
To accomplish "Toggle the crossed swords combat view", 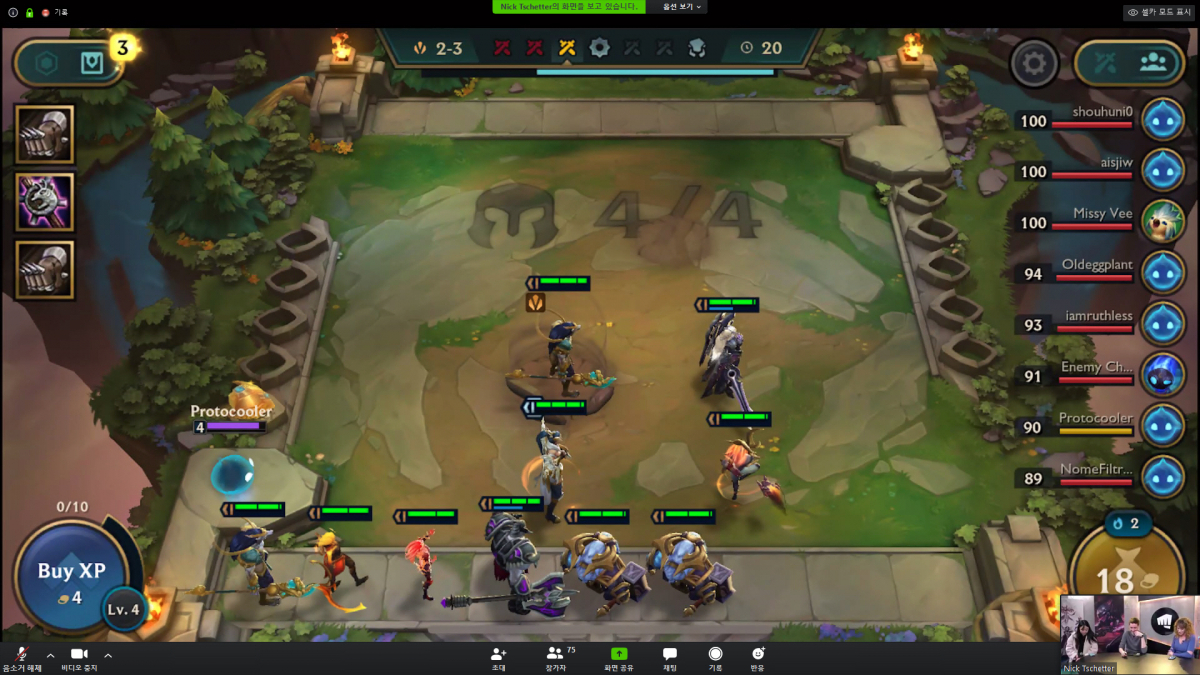I will 1105,64.
